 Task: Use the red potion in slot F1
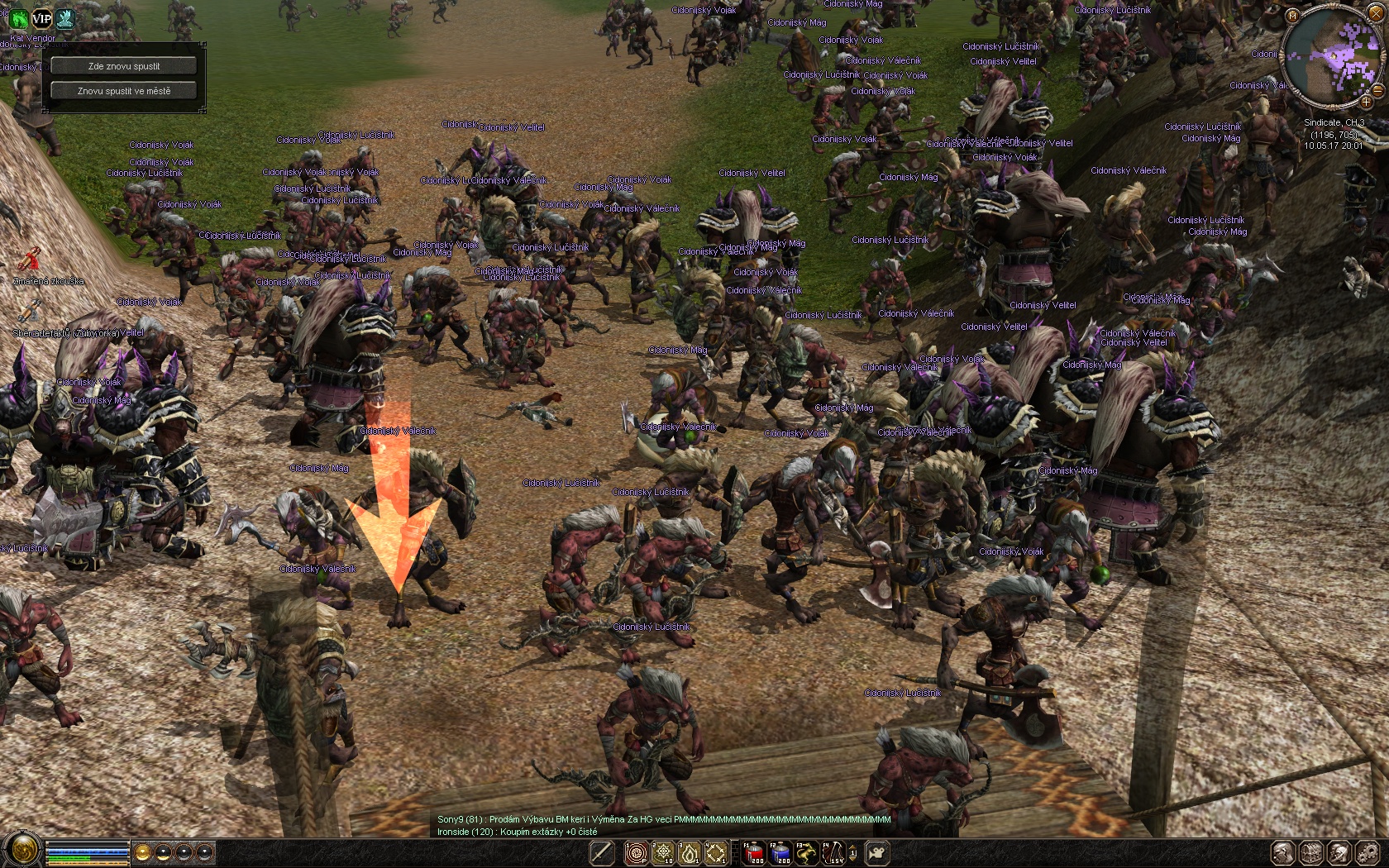pos(753,852)
